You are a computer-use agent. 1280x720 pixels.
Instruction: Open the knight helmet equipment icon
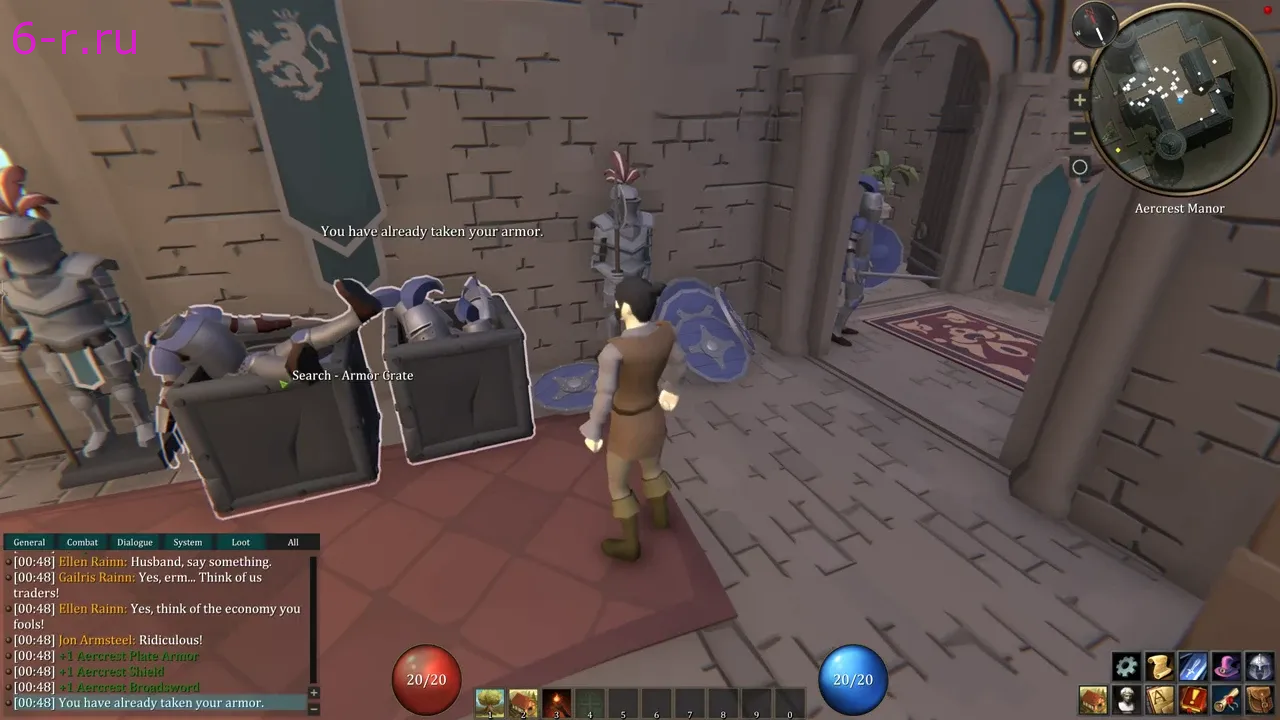point(1260,667)
